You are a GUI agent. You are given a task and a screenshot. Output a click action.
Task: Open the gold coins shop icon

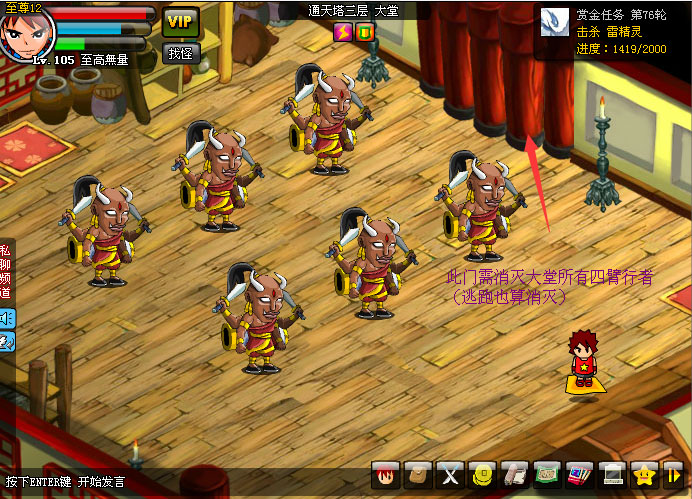click(483, 473)
